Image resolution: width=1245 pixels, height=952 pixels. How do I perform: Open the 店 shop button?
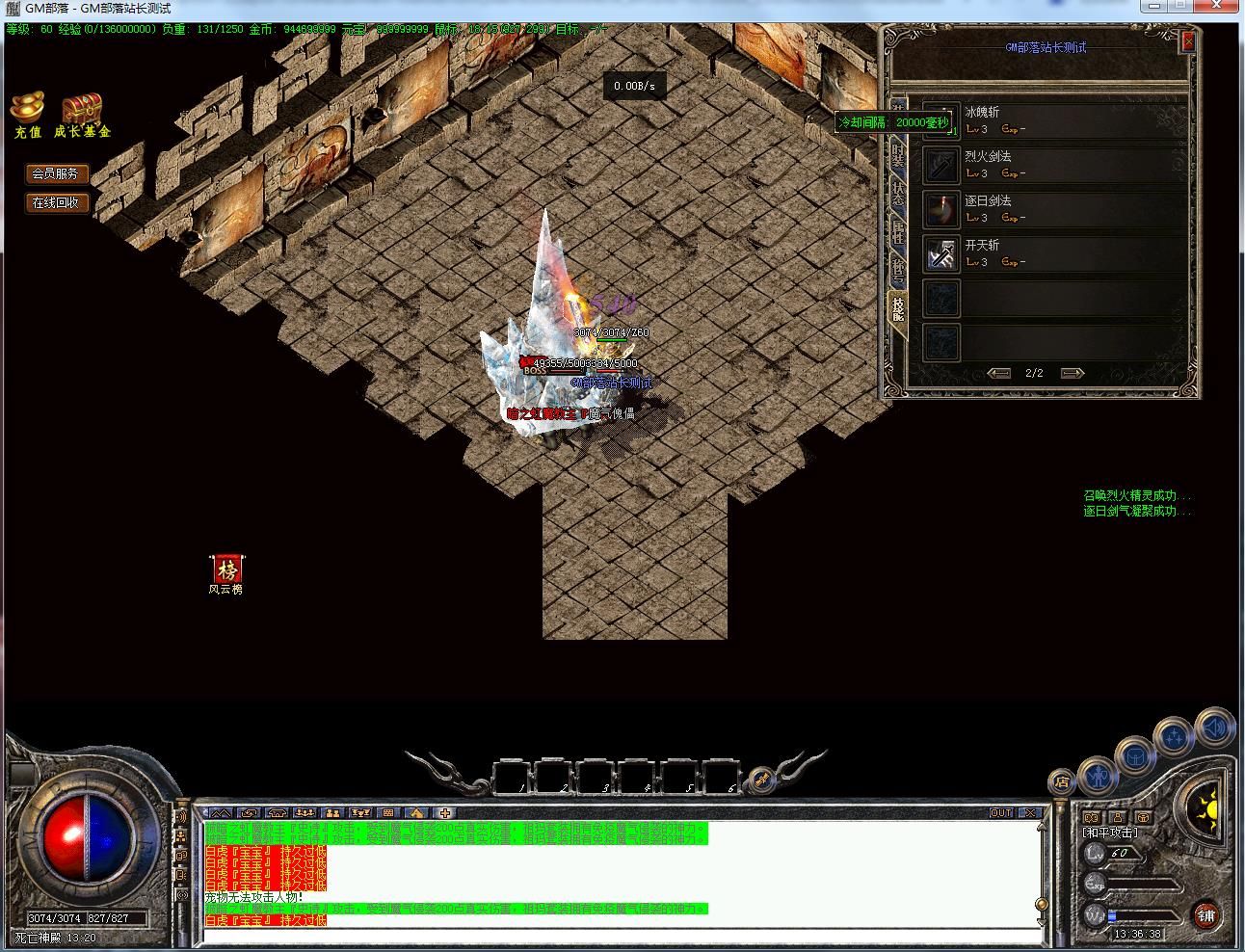(x=1061, y=781)
